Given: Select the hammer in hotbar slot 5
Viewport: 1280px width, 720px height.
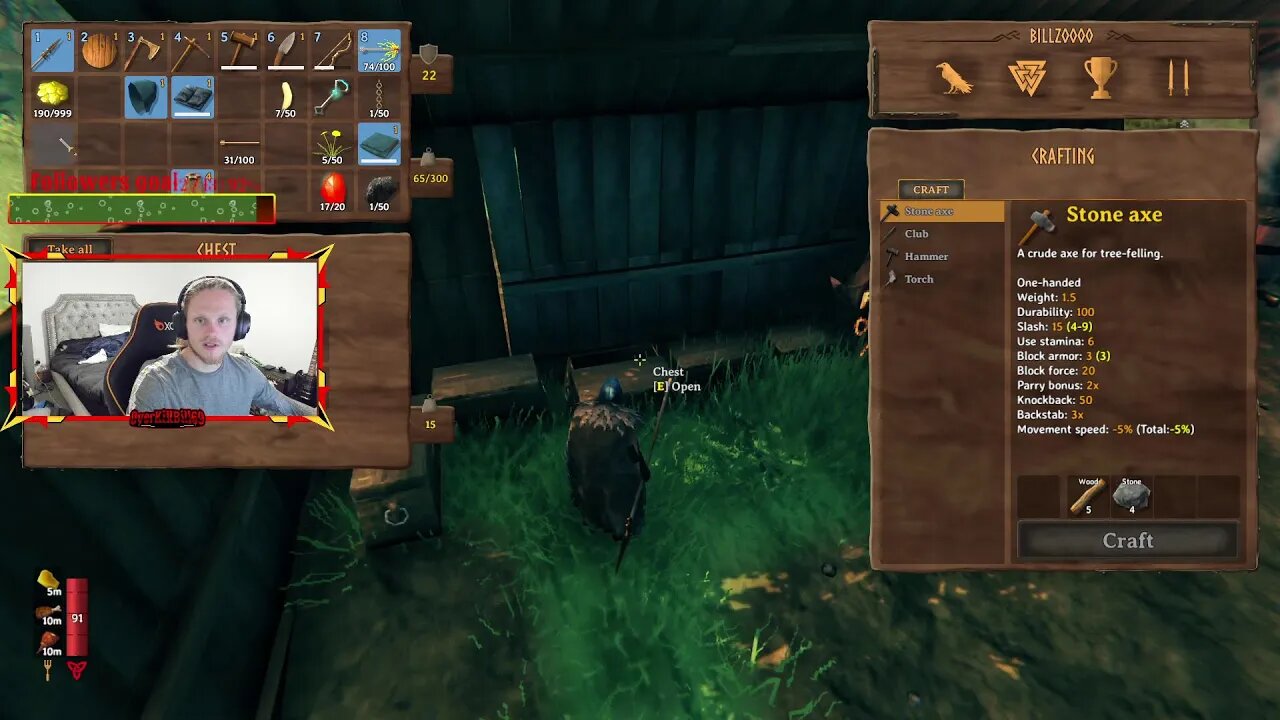Looking at the screenshot, I should [x=240, y=48].
